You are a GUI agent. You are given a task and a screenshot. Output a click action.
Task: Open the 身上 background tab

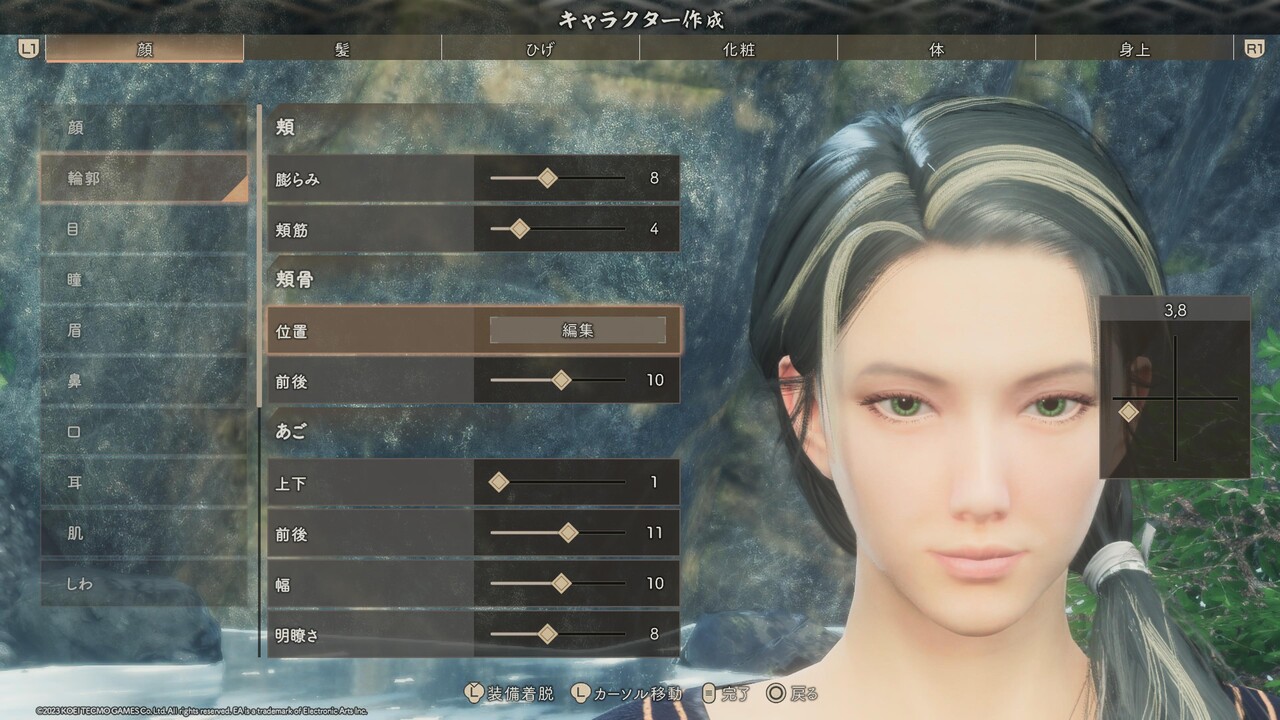[1134, 49]
